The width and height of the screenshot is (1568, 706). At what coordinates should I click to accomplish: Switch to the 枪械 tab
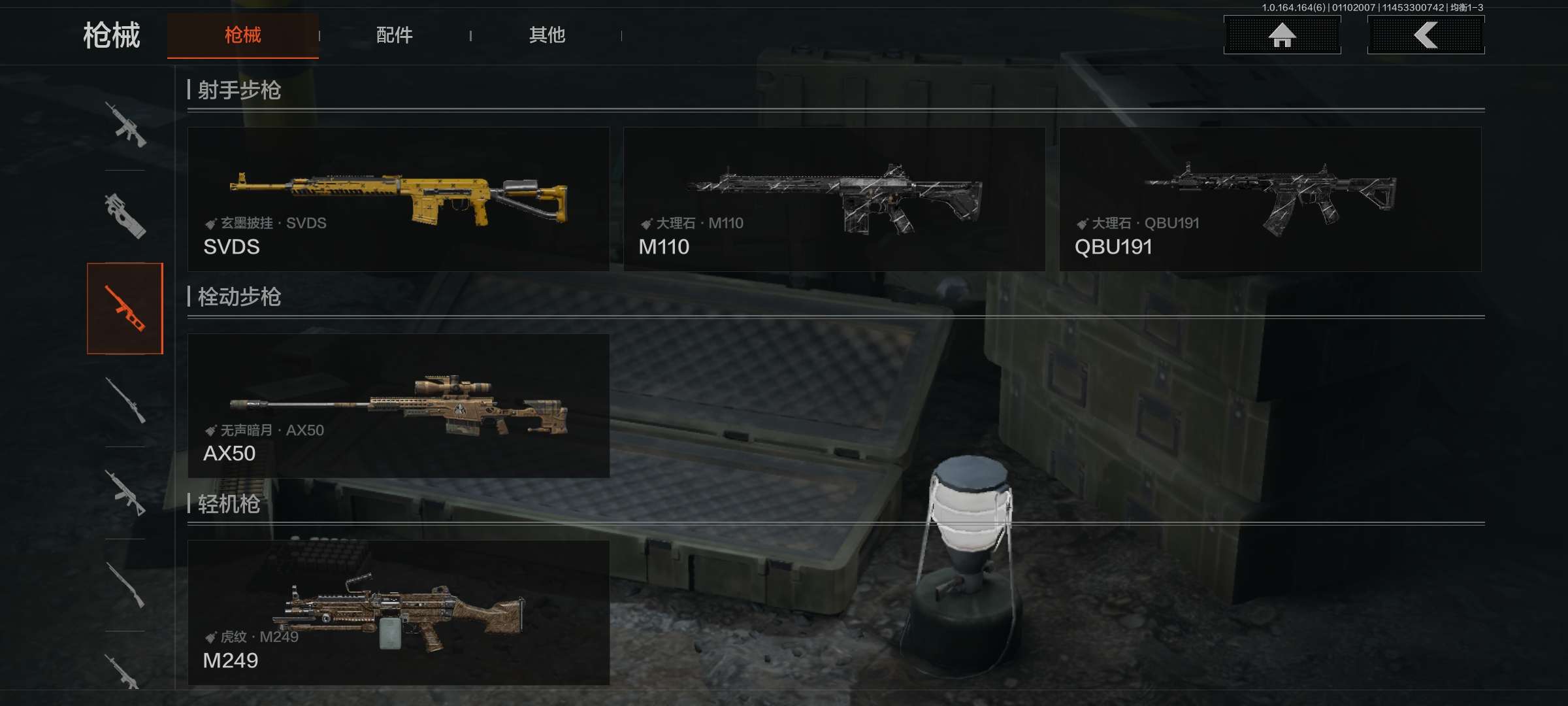click(242, 35)
